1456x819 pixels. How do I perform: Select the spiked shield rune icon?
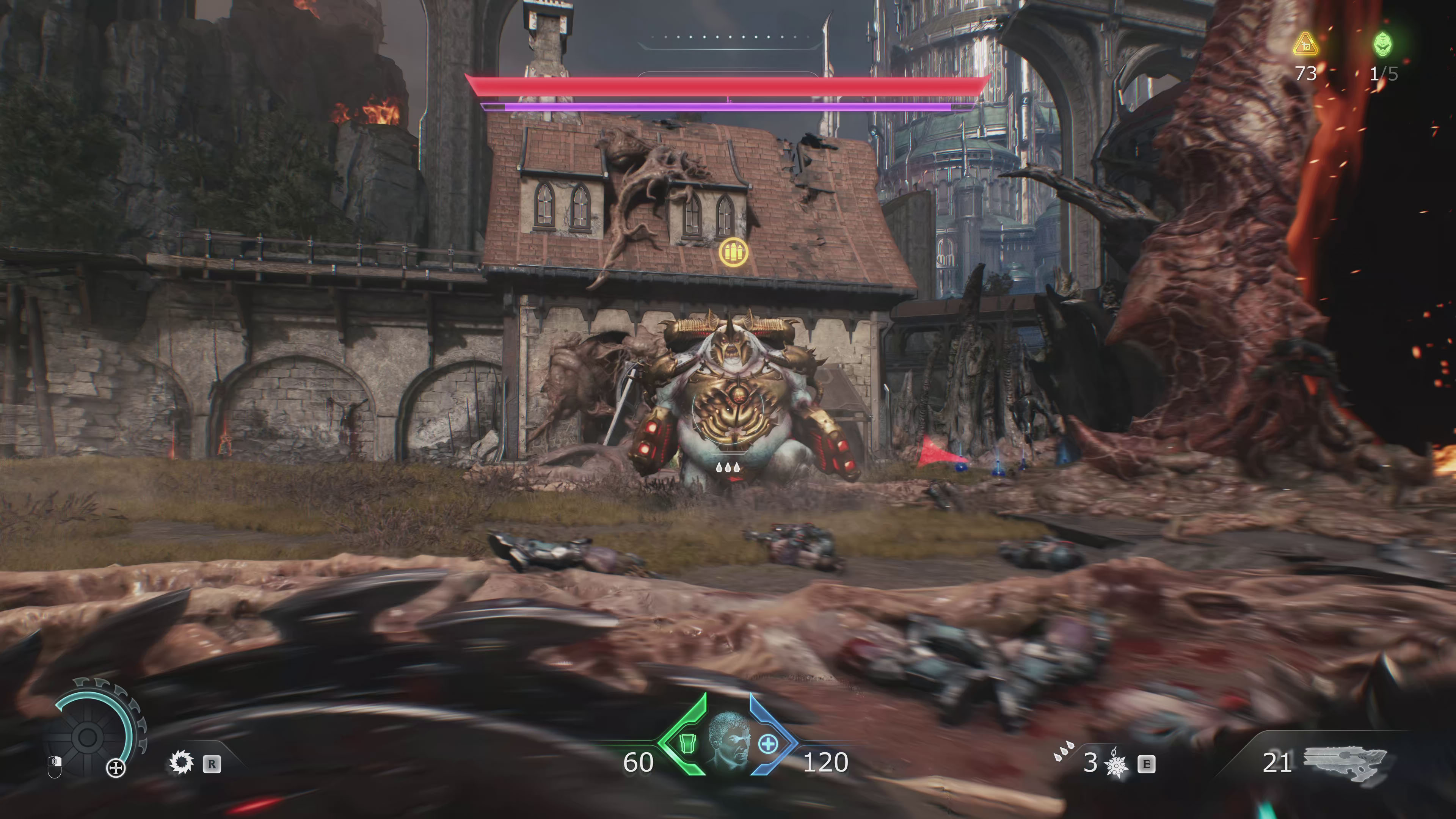click(x=182, y=763)
